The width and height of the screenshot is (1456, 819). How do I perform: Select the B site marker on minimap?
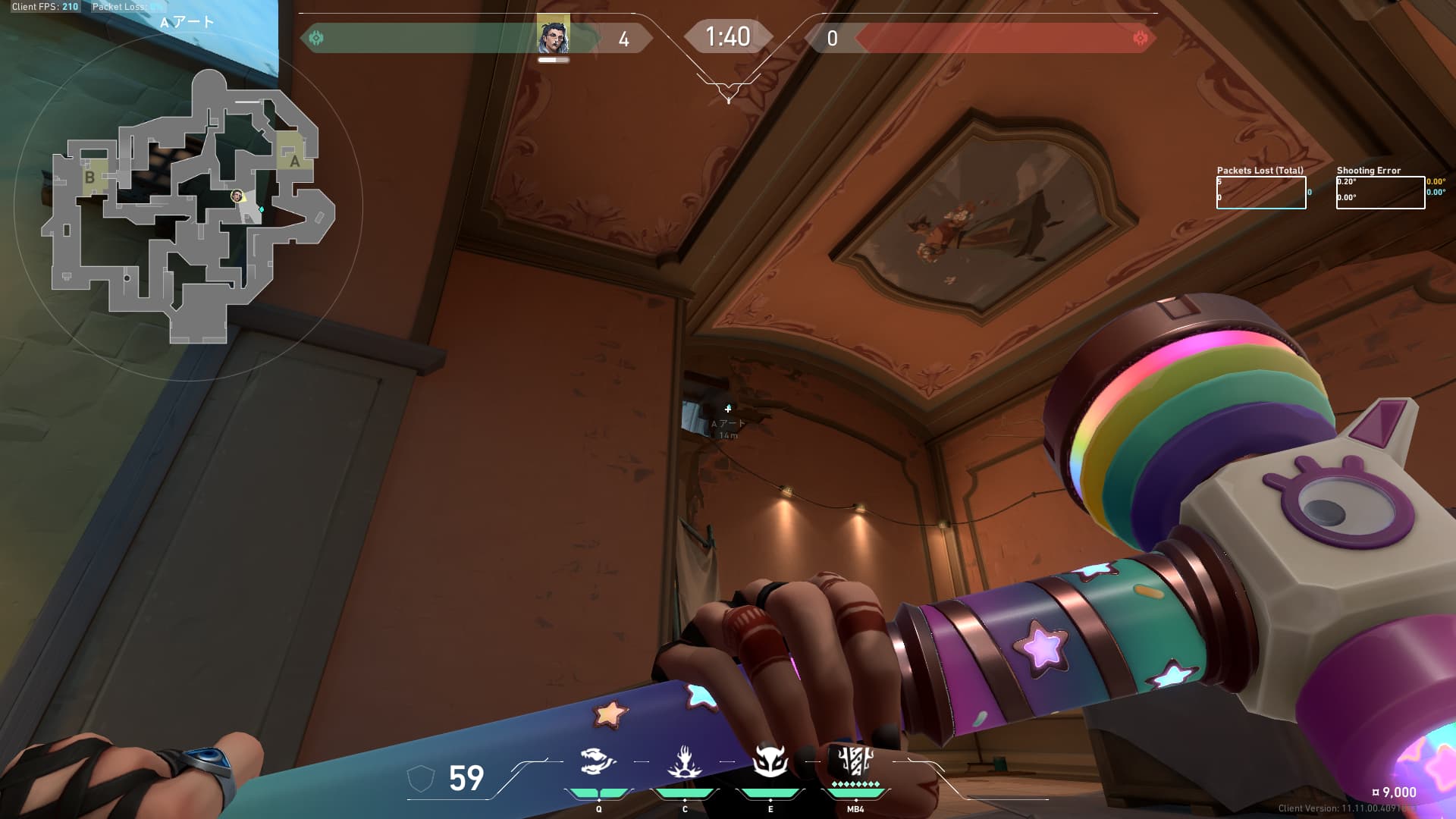89,177
